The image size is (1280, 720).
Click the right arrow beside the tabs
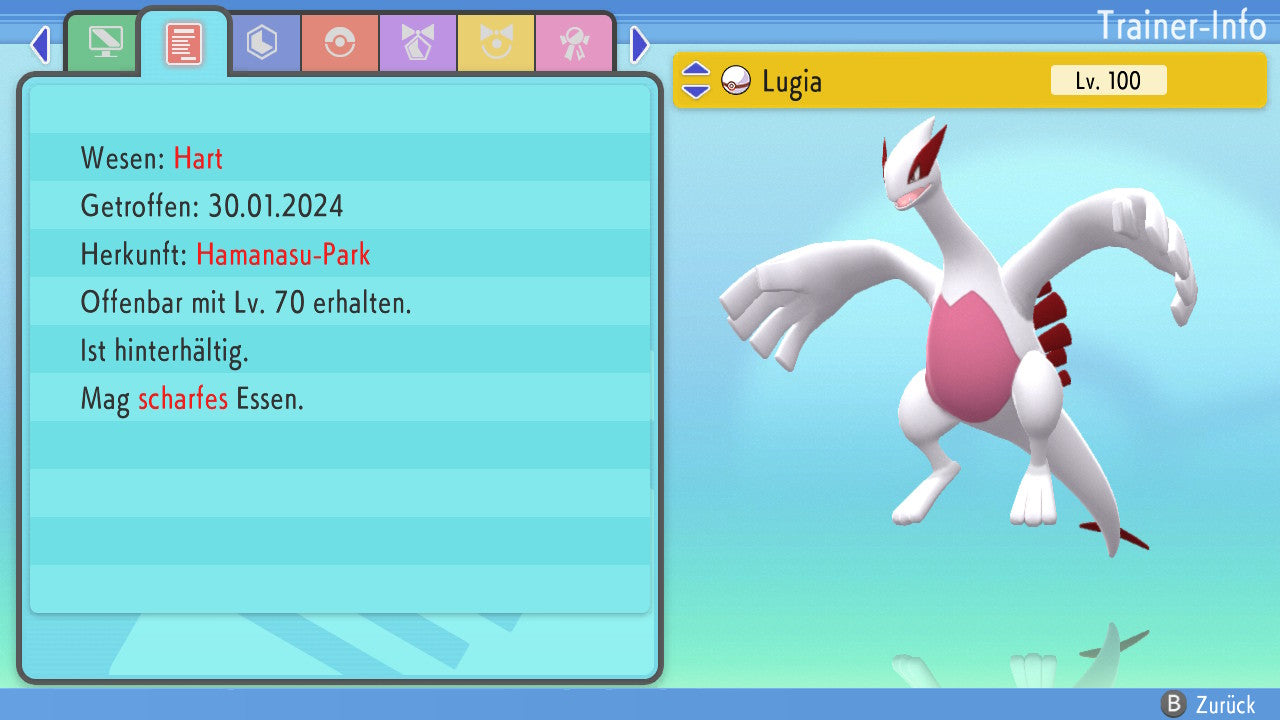640,44
